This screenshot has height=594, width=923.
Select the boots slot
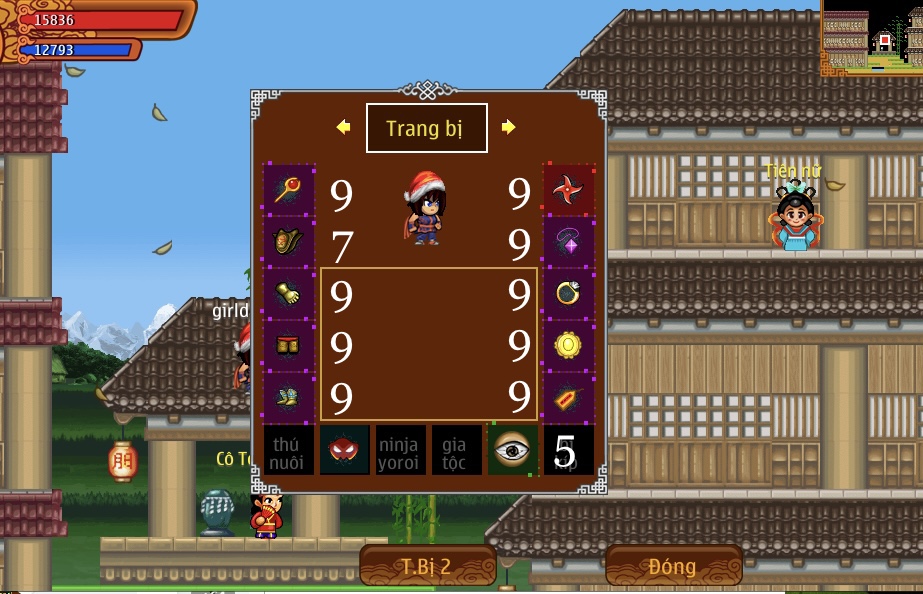pyautogui.click(x=289, y=398)
